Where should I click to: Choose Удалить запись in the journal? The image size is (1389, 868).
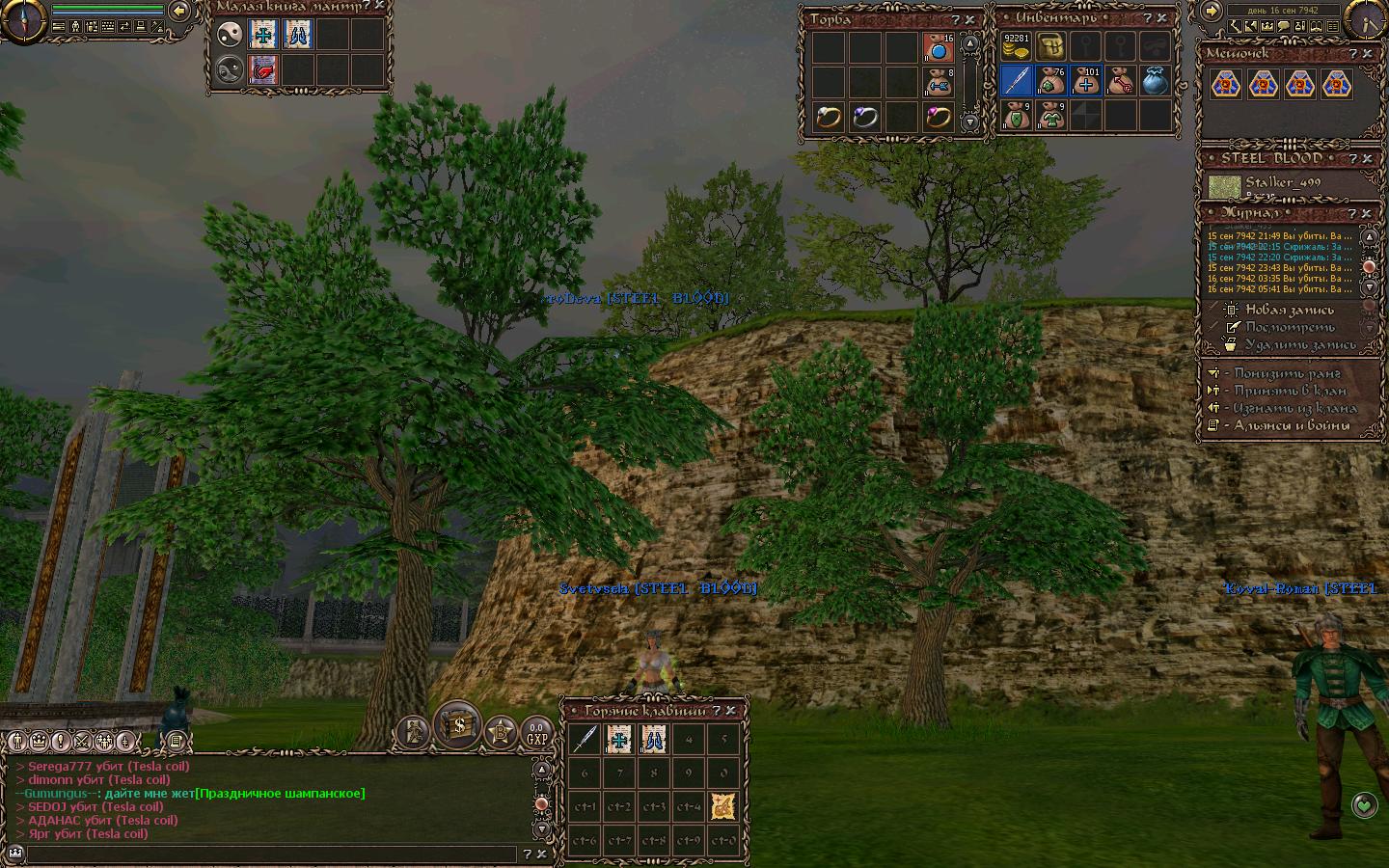coord(1299,344)
